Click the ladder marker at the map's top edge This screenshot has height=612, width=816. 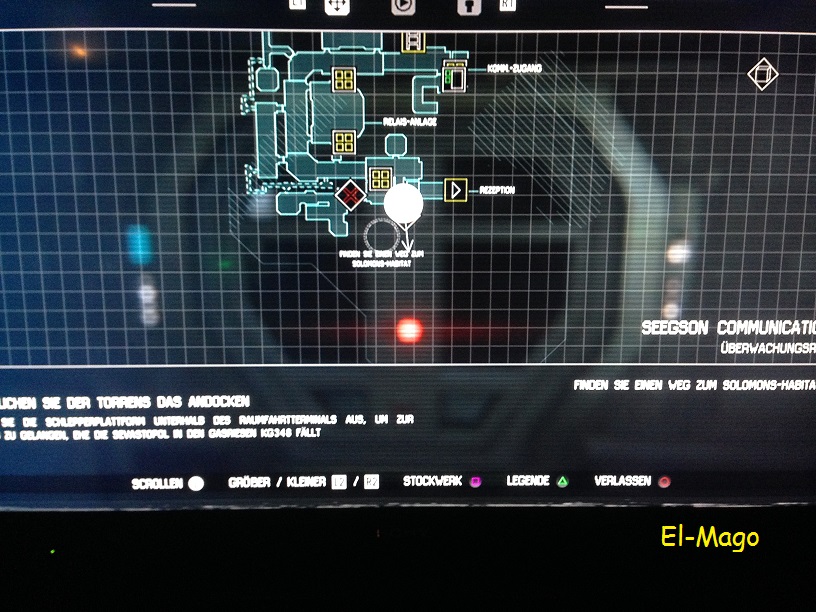[411, 41]
